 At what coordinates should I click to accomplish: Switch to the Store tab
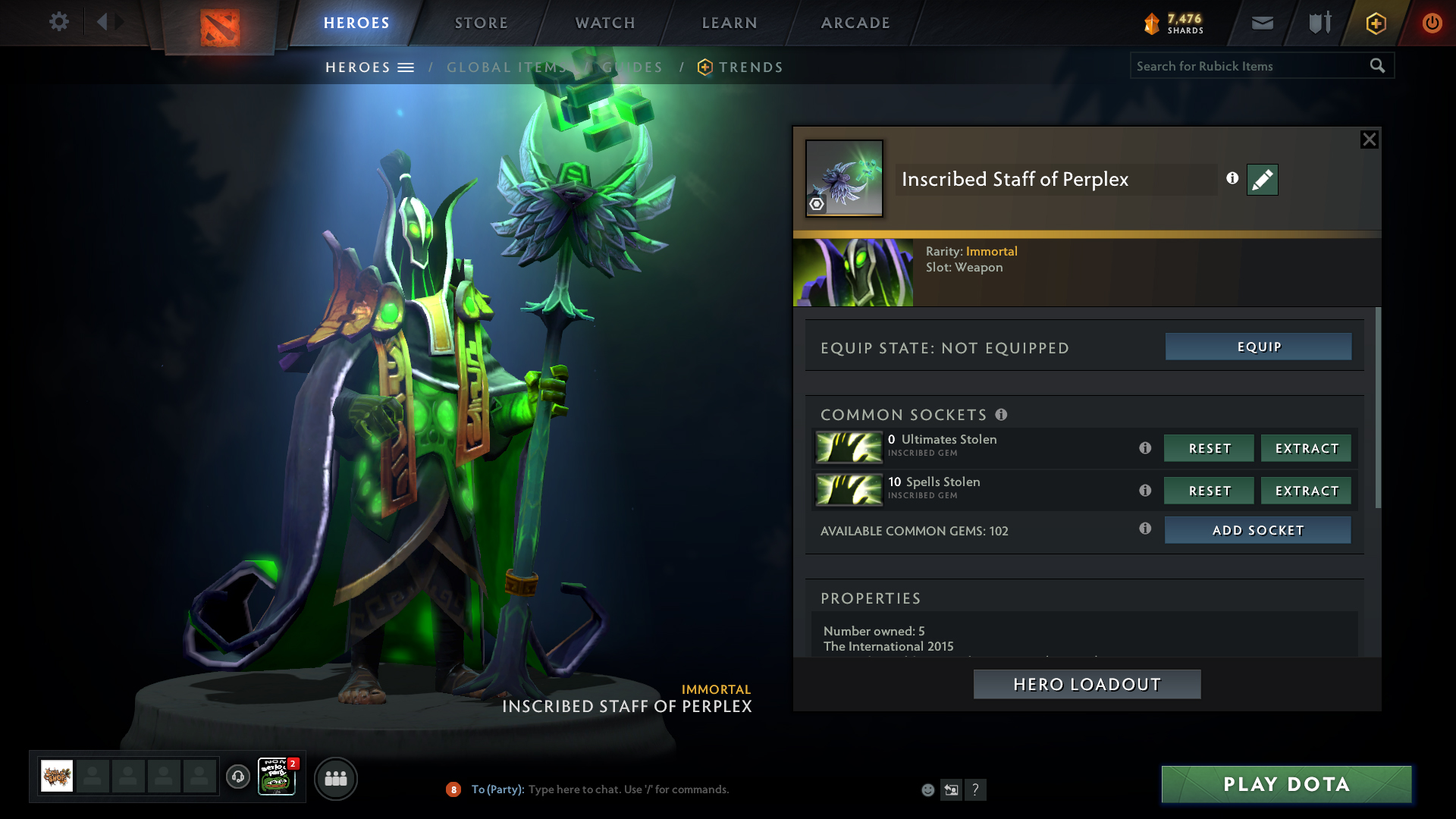[481, 23]
